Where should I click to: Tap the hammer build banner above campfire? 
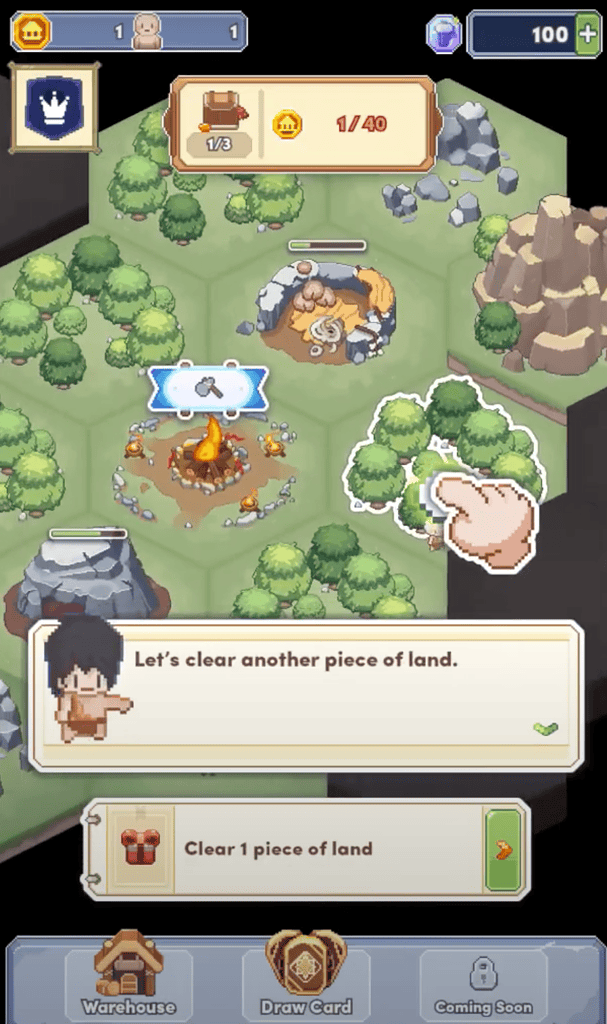pos(208,389)
